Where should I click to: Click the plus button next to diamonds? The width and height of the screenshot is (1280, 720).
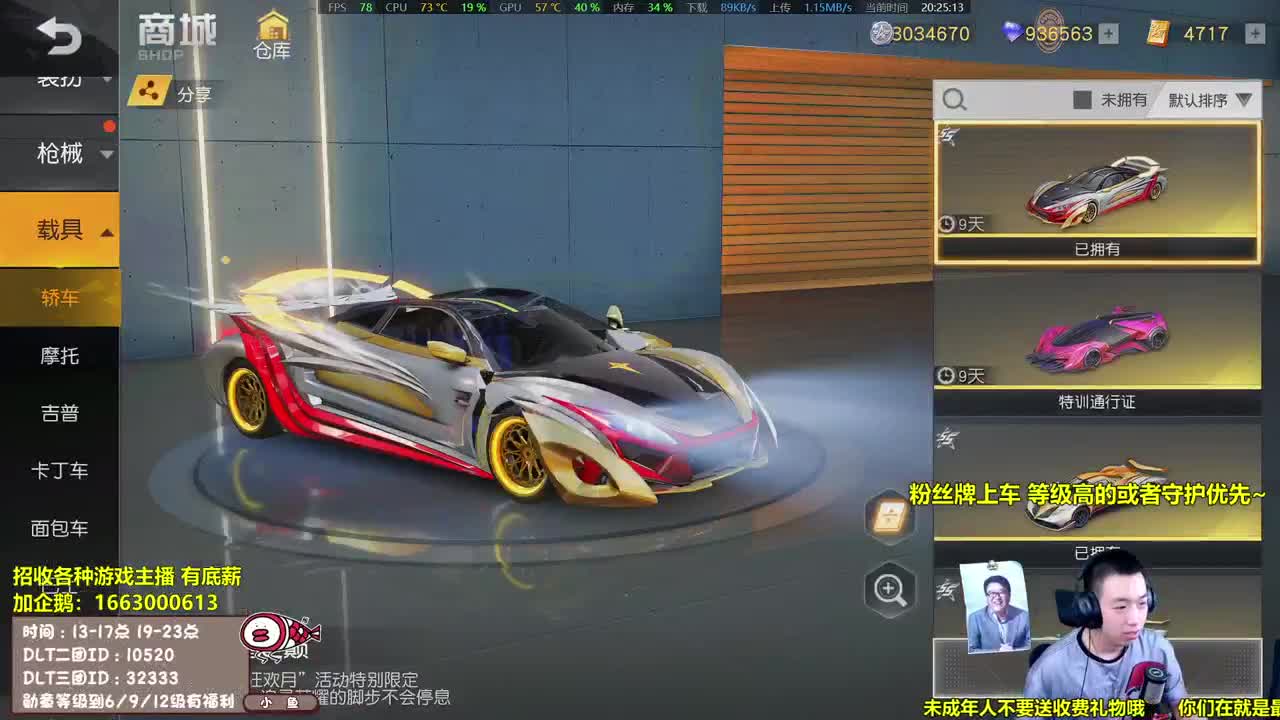pyautogui.click(x=1108, y=34)
